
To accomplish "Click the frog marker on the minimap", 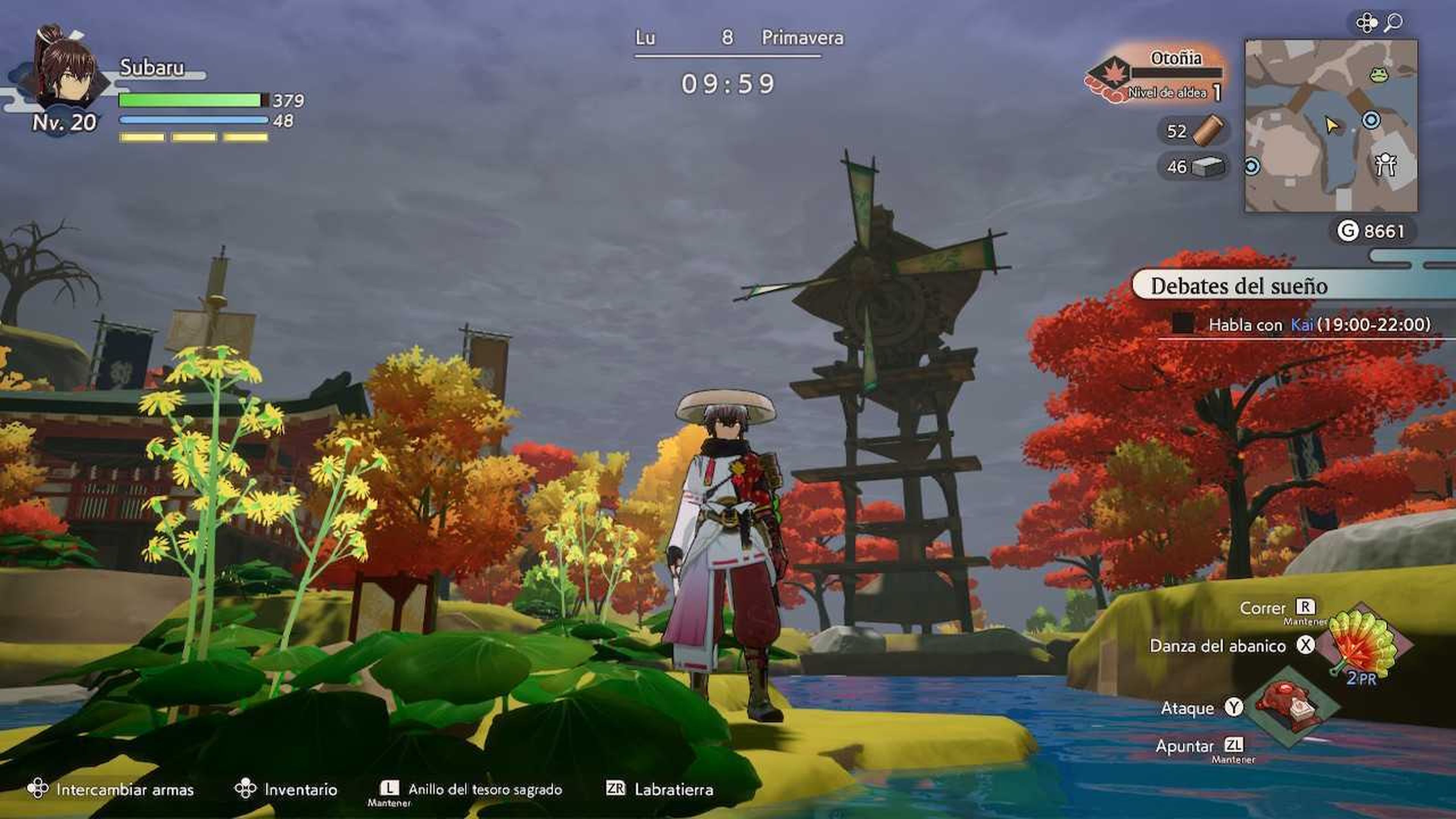I will click(x=1379, y=74).
